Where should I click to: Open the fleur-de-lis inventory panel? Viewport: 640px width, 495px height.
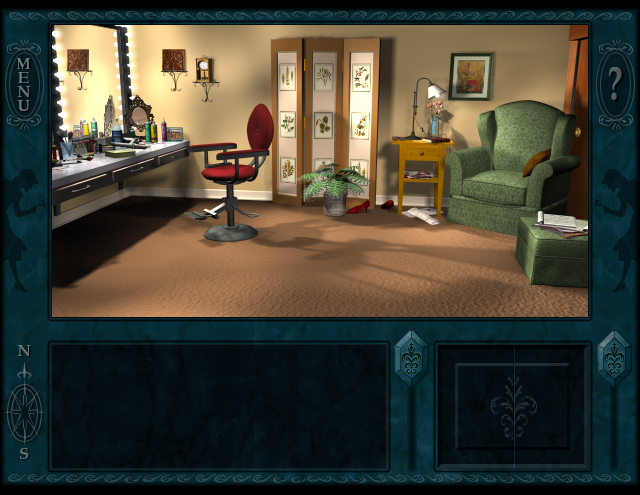tap(513, 406)
